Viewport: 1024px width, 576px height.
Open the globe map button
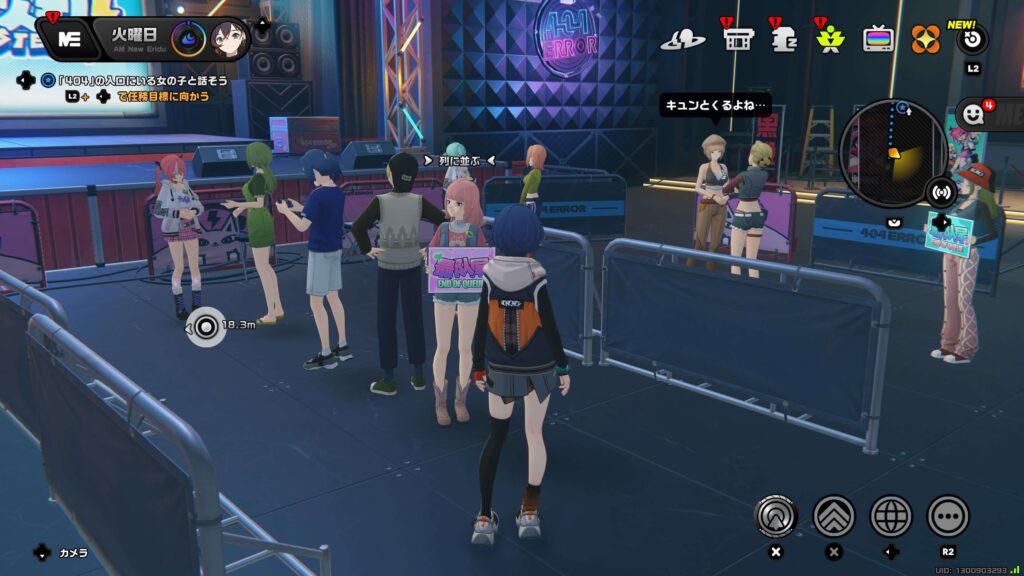(x=891, y=516)
